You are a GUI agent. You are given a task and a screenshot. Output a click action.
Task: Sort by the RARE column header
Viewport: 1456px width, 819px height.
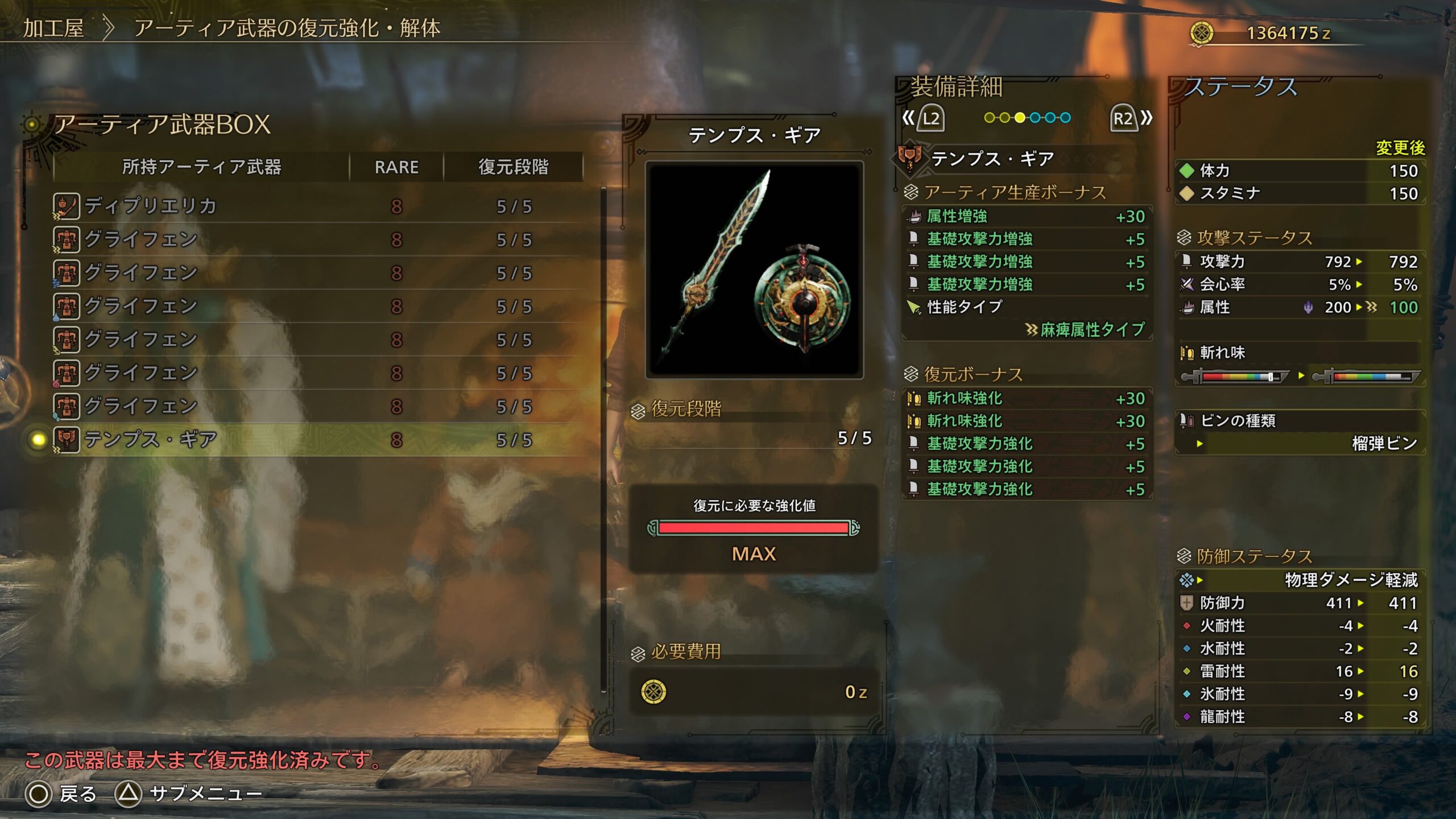point(396,167)
